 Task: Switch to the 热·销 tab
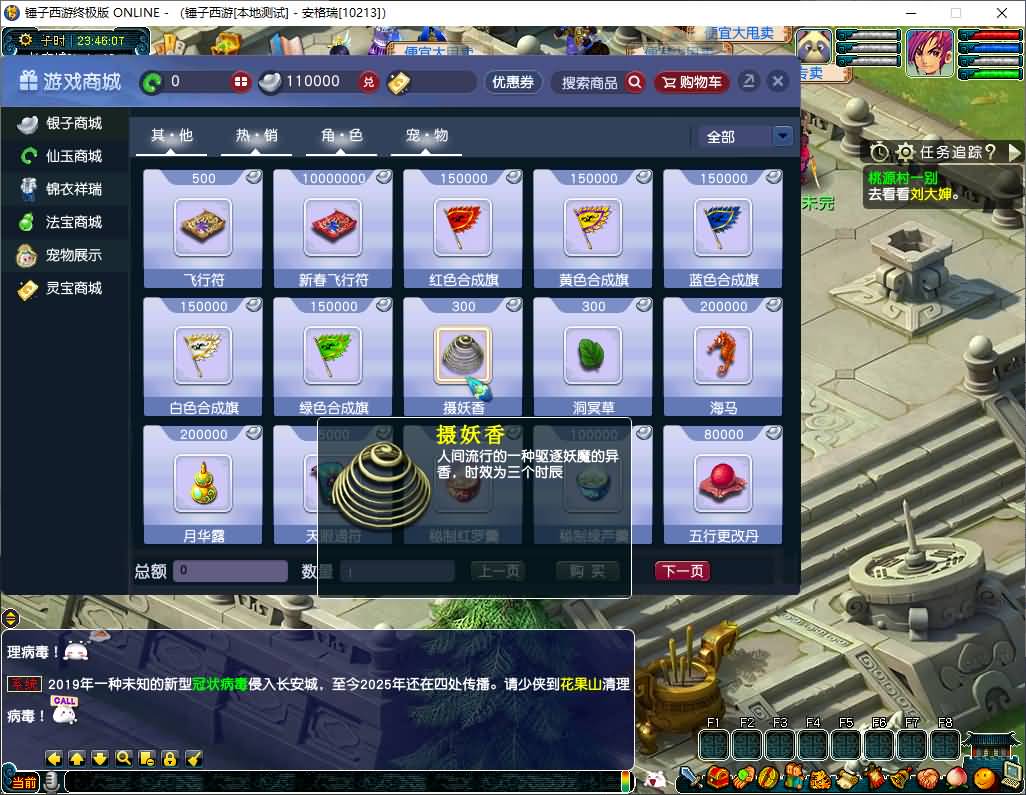point(257,136)
